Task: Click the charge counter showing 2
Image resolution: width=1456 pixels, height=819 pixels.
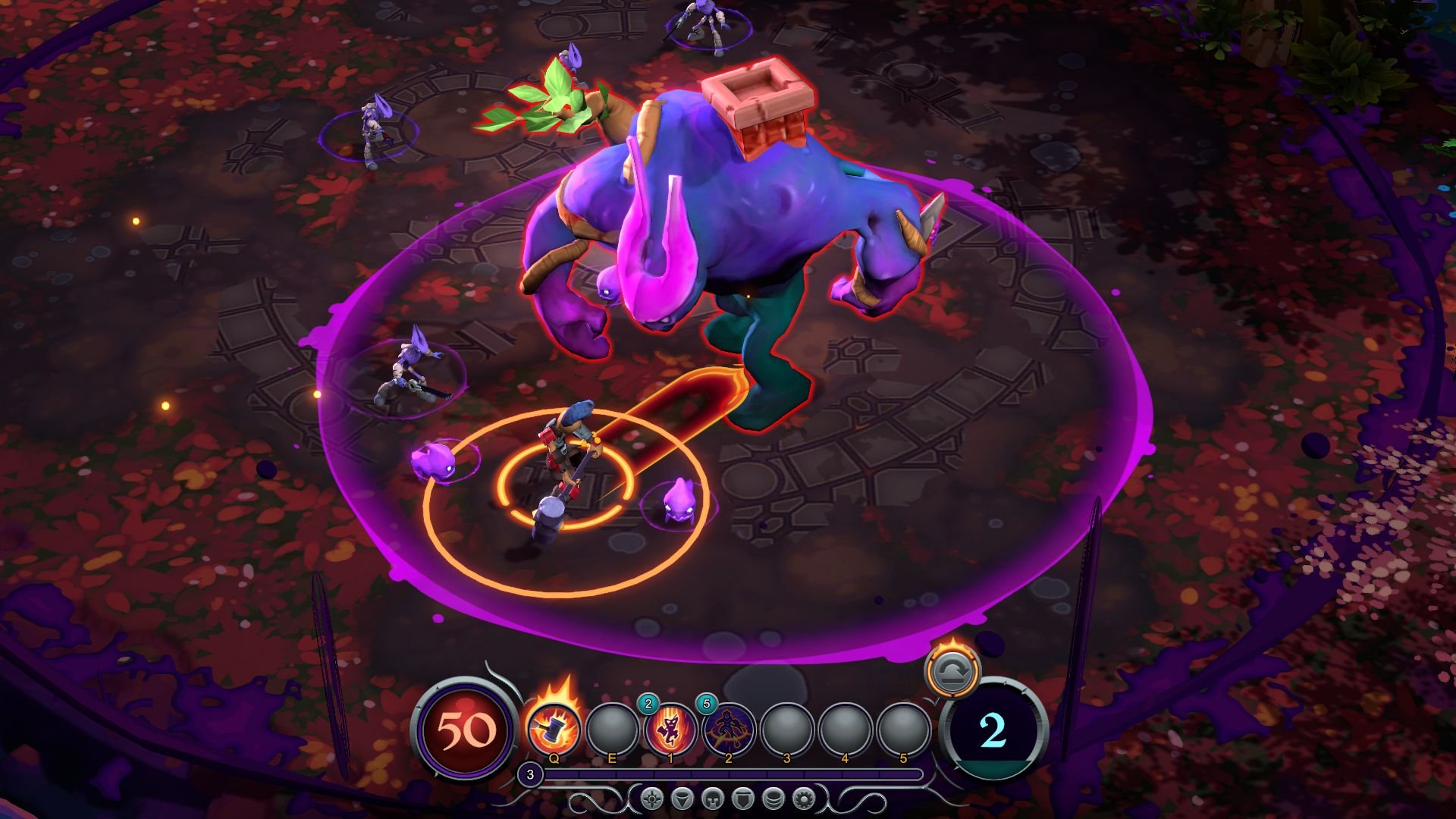Action: coord(994,733)
